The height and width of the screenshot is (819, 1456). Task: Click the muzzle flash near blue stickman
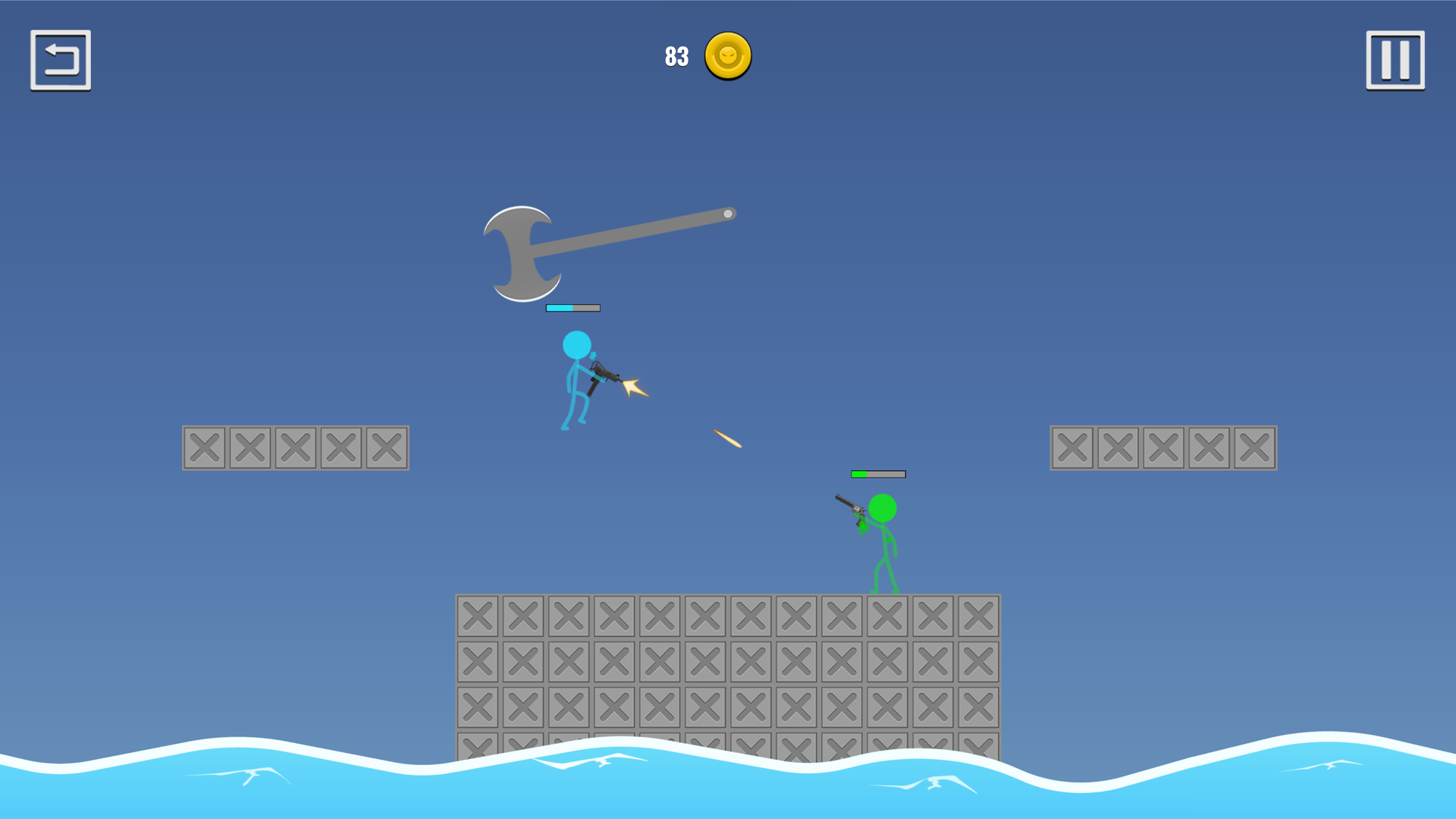[634, 387]
